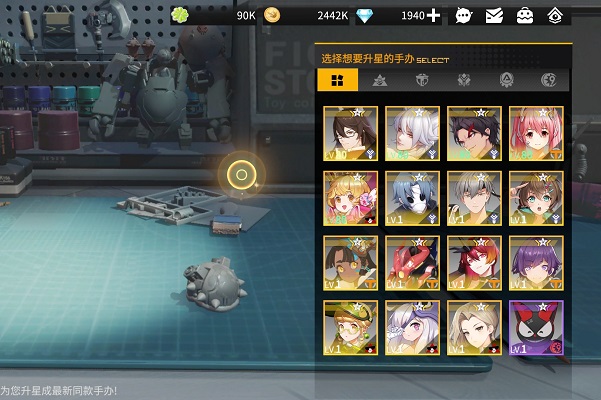Choose the green-hat blonde figure
Image resolution: width=601 pixels, height=400 pixels.
(x=351, y=328)
